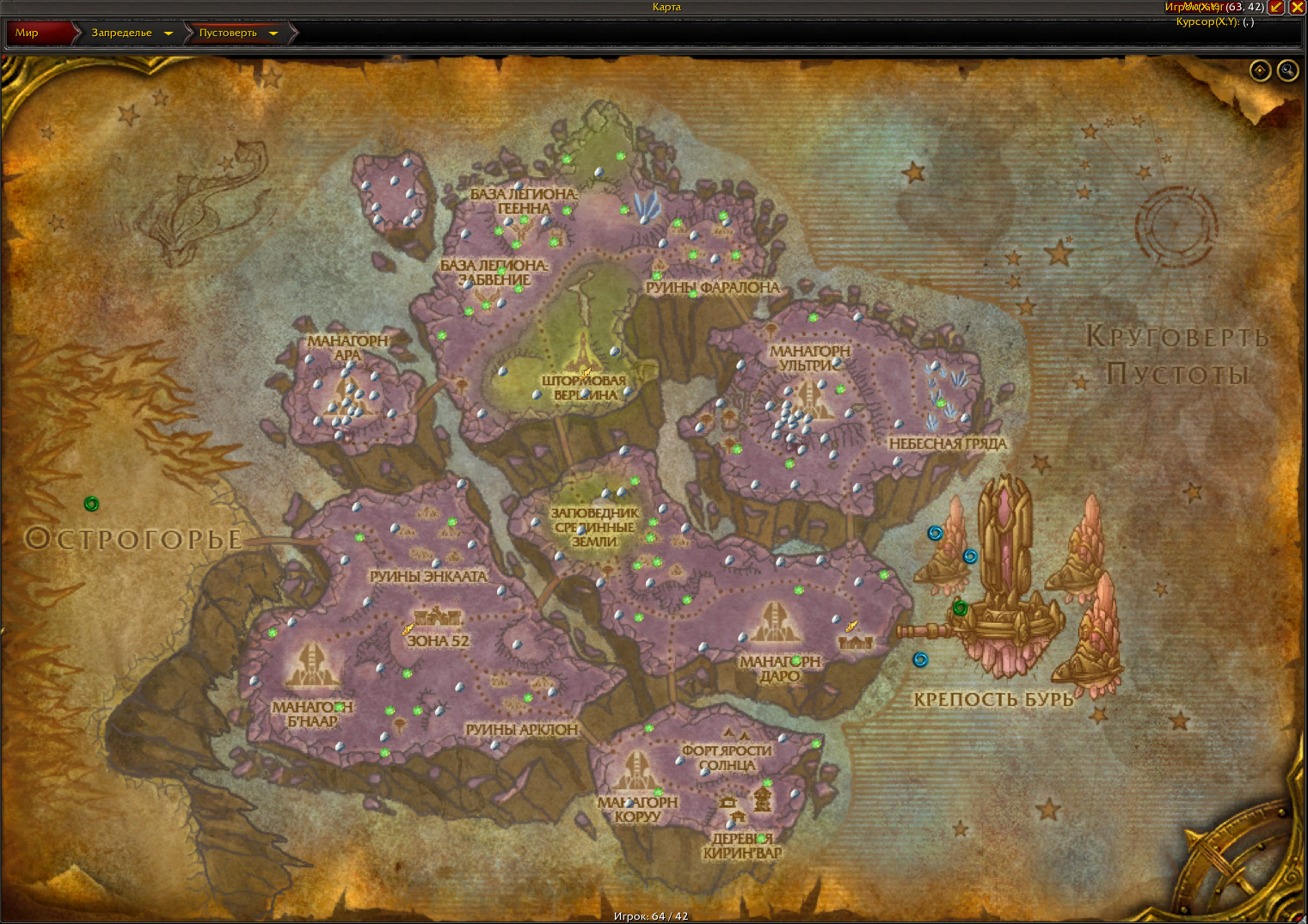Click the green swirl icon at Крепость Бурь
Viewport: 1308px width, 924px height.
click(961, 609)
